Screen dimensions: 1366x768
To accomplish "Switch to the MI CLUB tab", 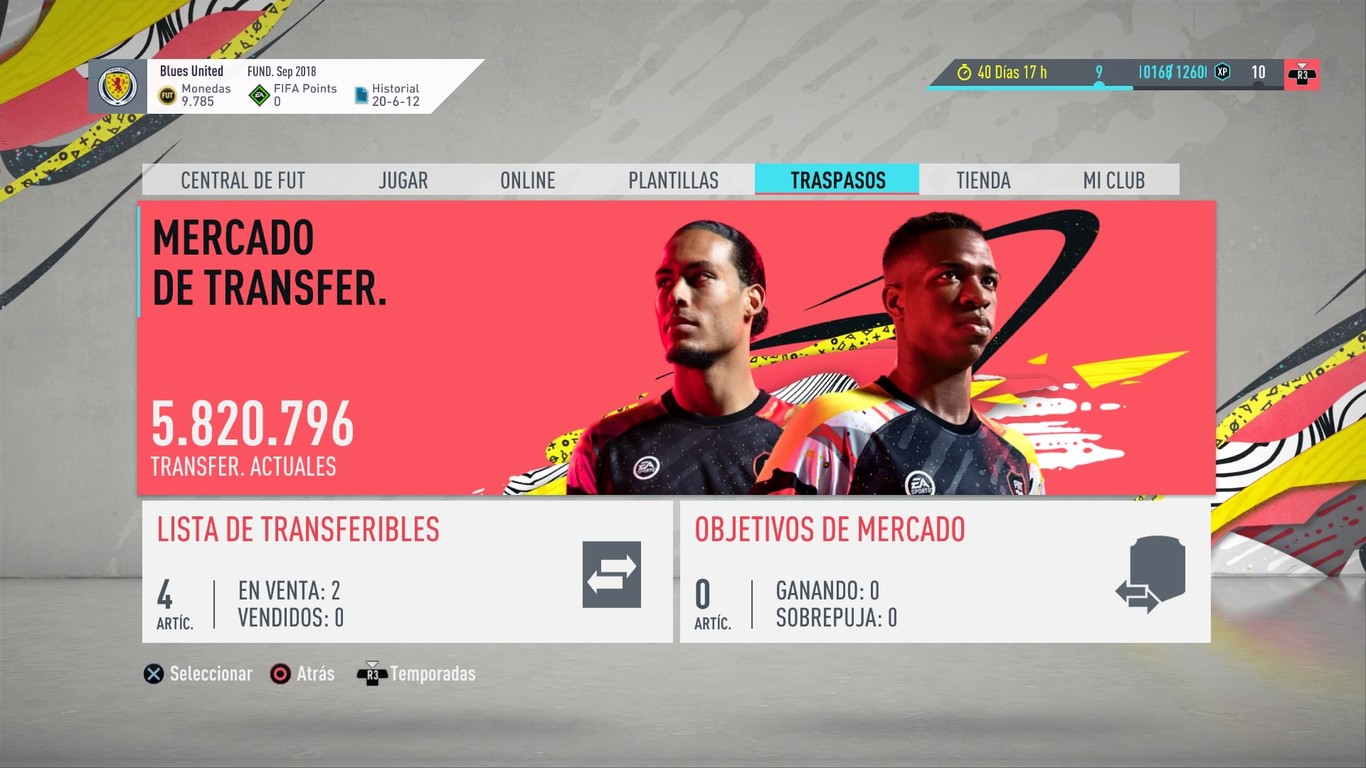I will 1115,180.
